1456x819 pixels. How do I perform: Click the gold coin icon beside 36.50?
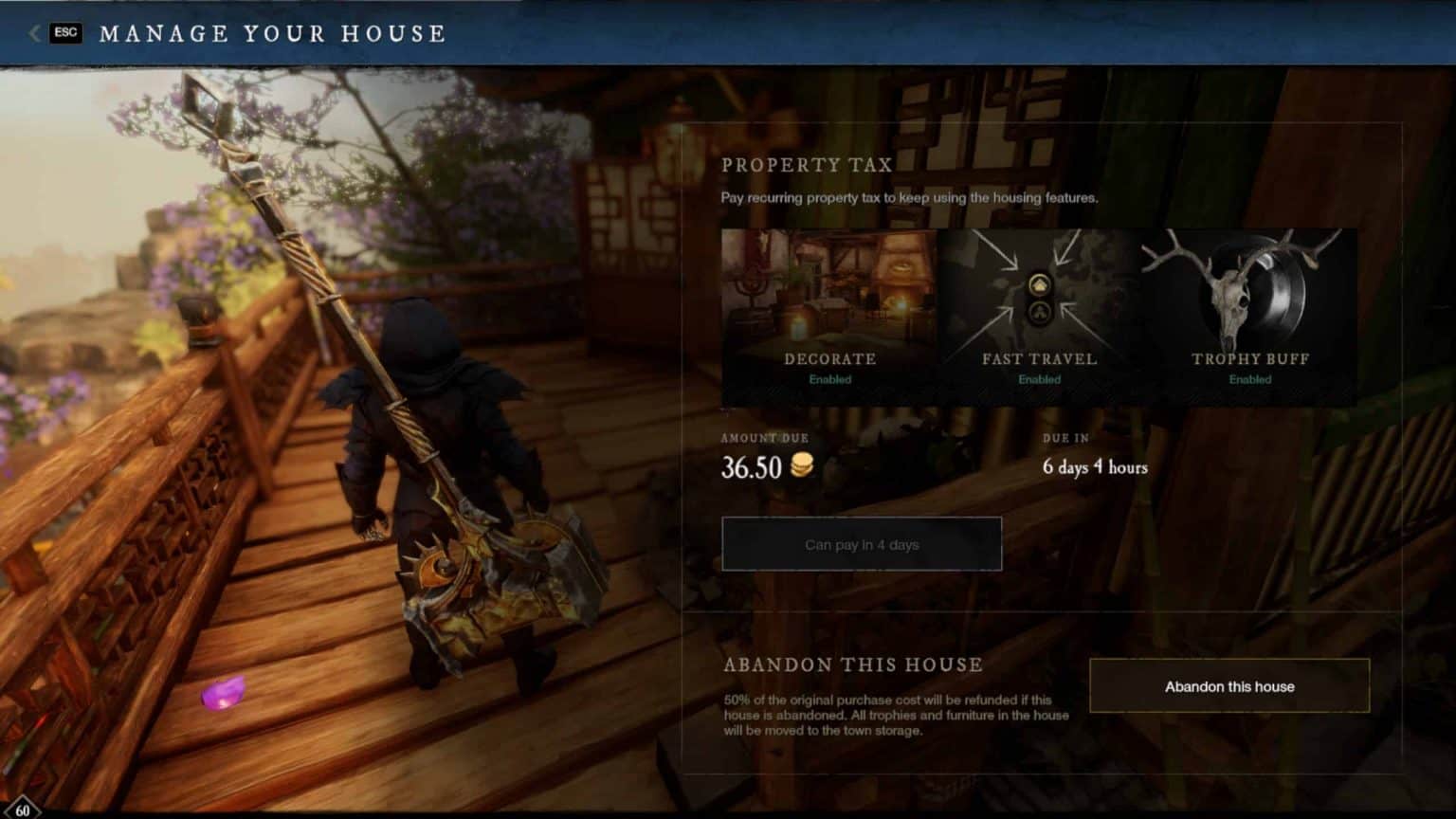pos(801,466)
